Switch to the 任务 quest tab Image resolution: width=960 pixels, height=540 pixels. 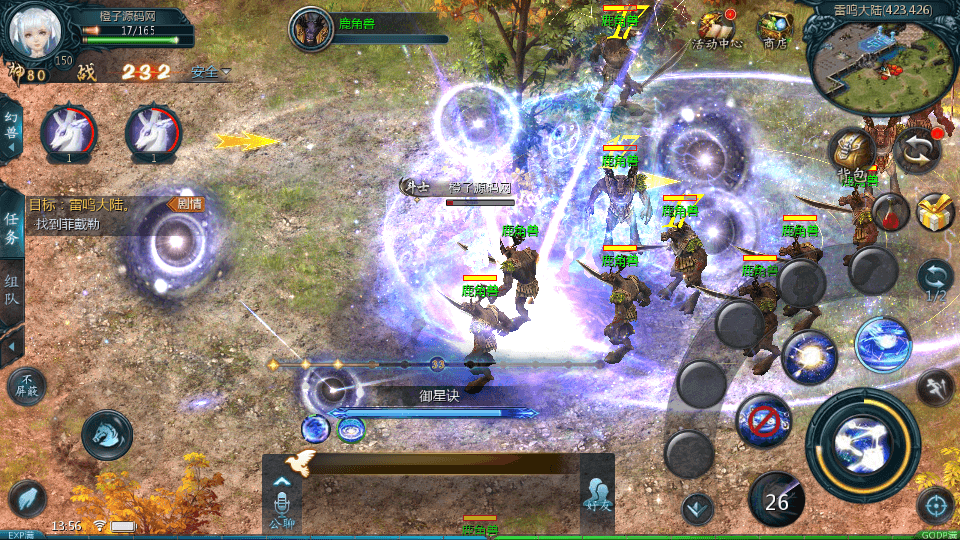(12, 228)
